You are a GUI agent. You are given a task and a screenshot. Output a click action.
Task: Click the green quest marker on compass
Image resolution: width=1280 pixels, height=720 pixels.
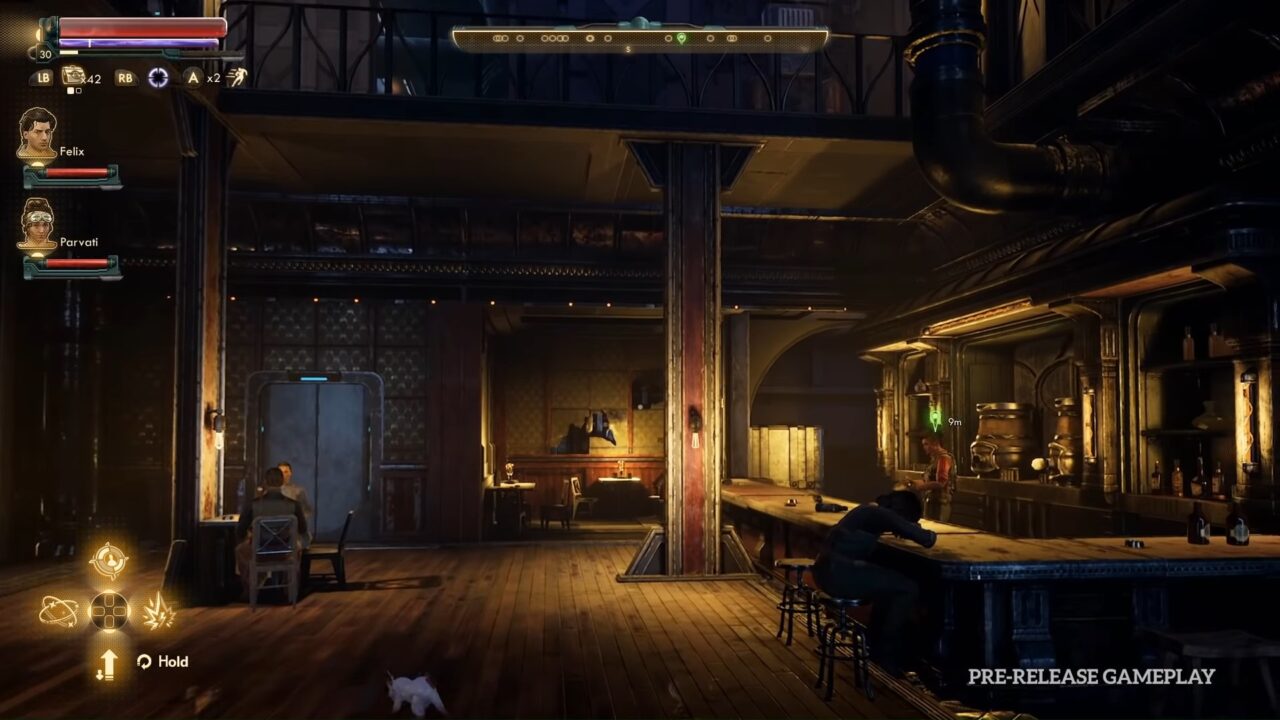[x=681, y=38]
